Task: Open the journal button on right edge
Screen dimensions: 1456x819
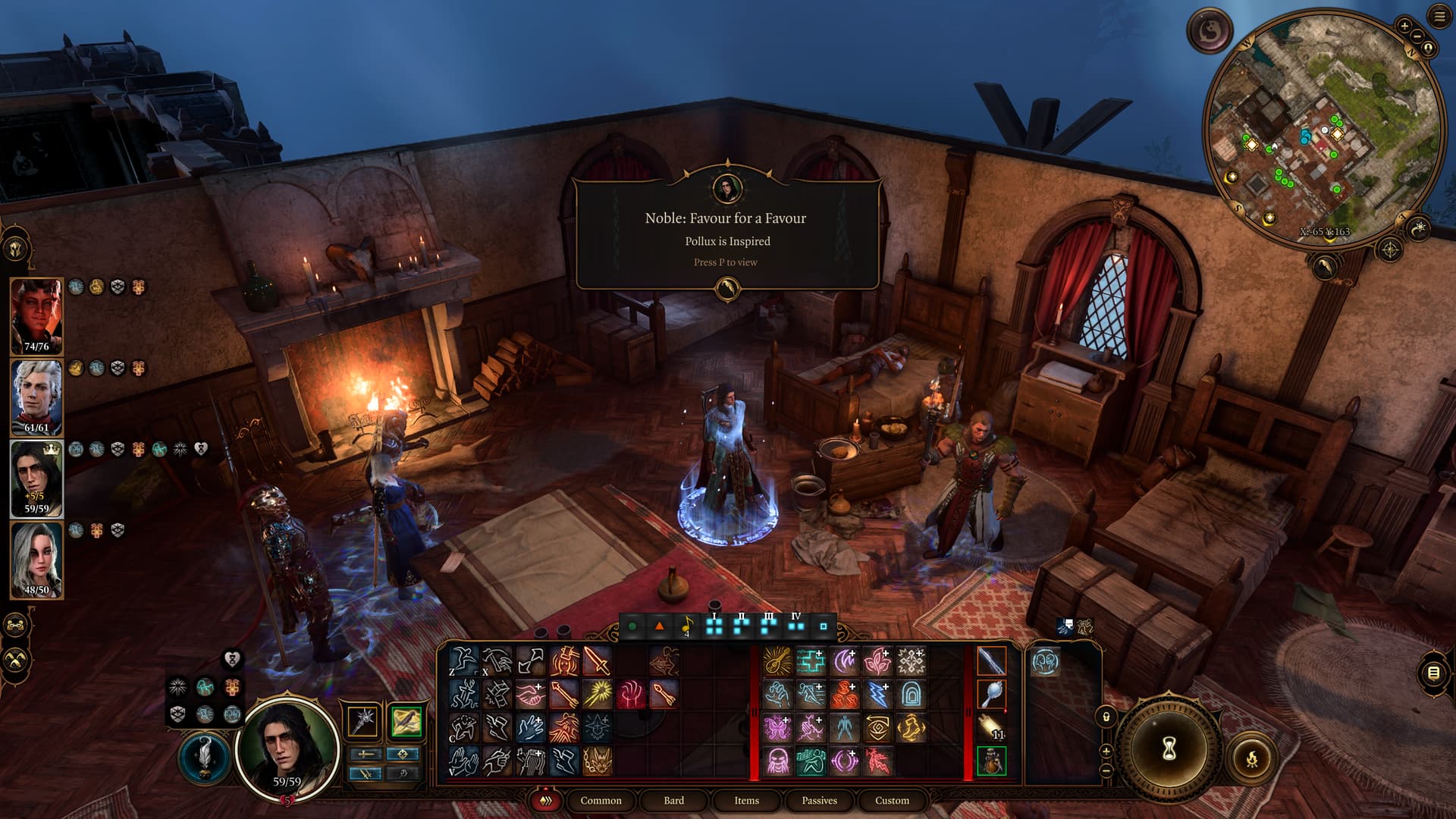Action: click(1432, 673)
